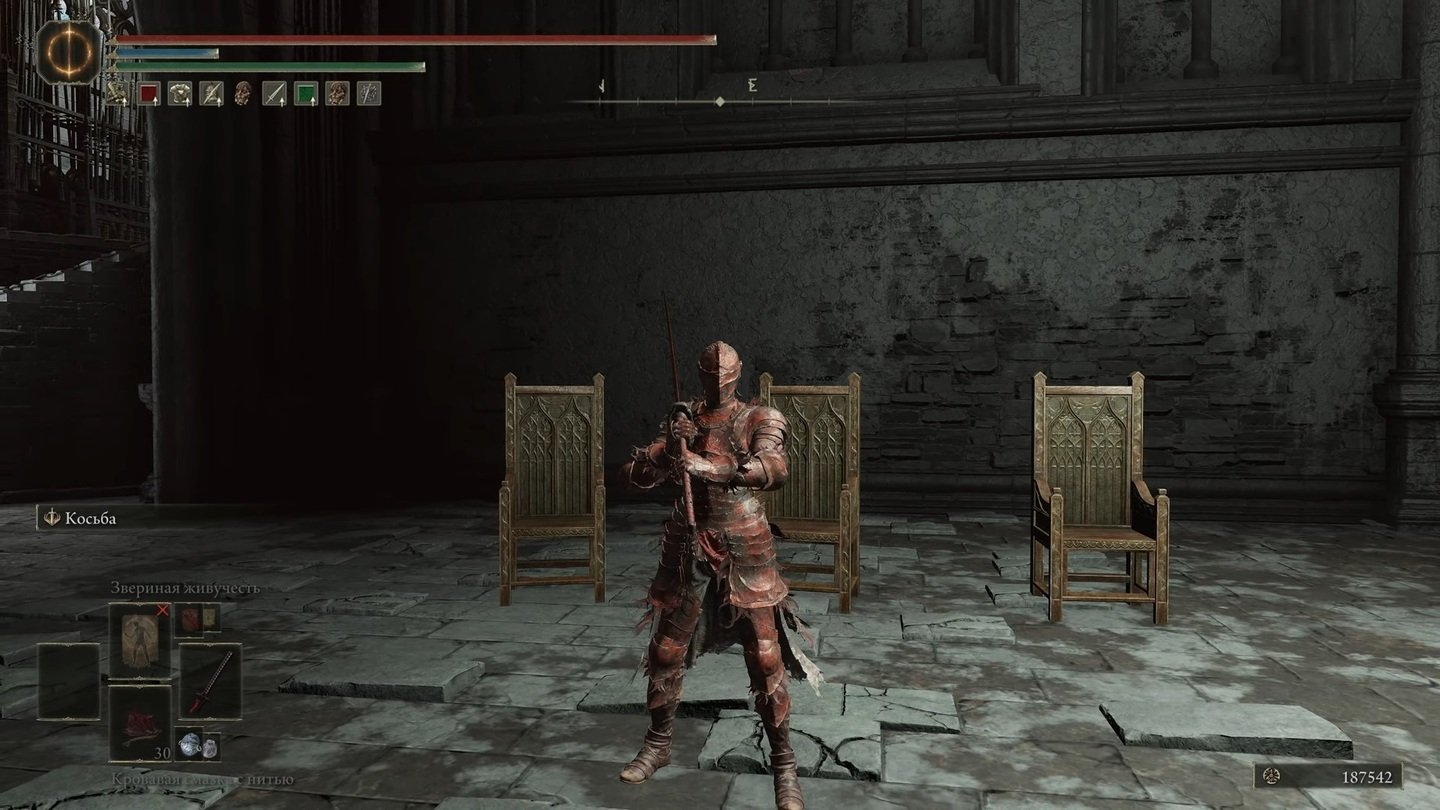Click the empty left-hand armament slot

pyautogui.click(x=68, y=681)
